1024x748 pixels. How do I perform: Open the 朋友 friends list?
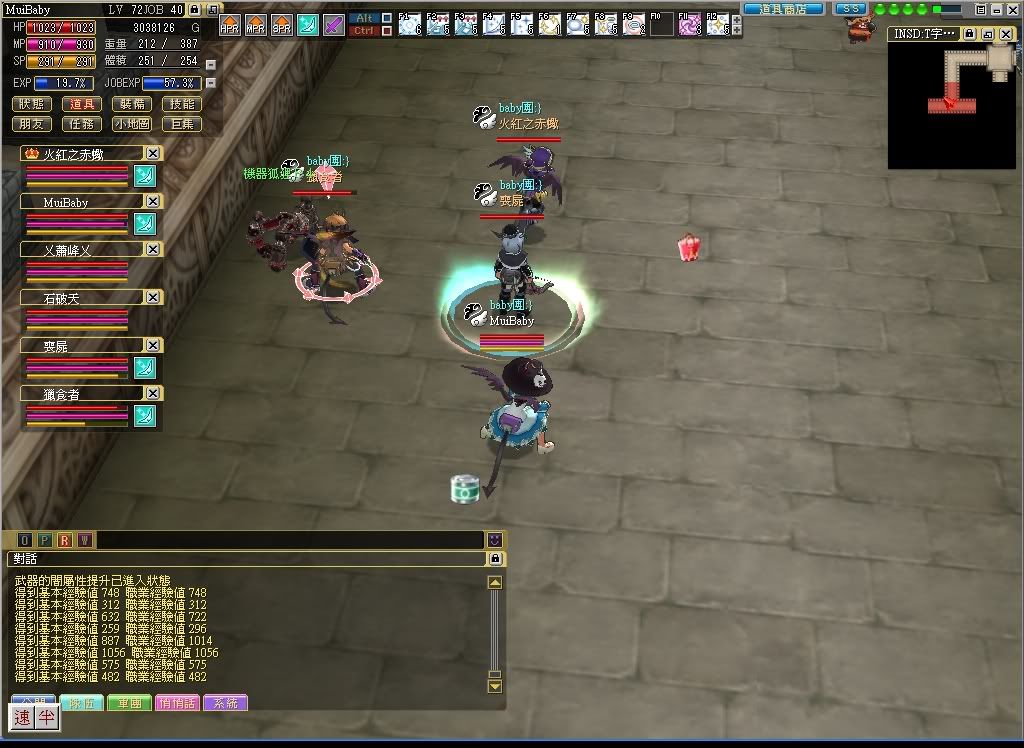pyautogui.click(x=33, y=124)
